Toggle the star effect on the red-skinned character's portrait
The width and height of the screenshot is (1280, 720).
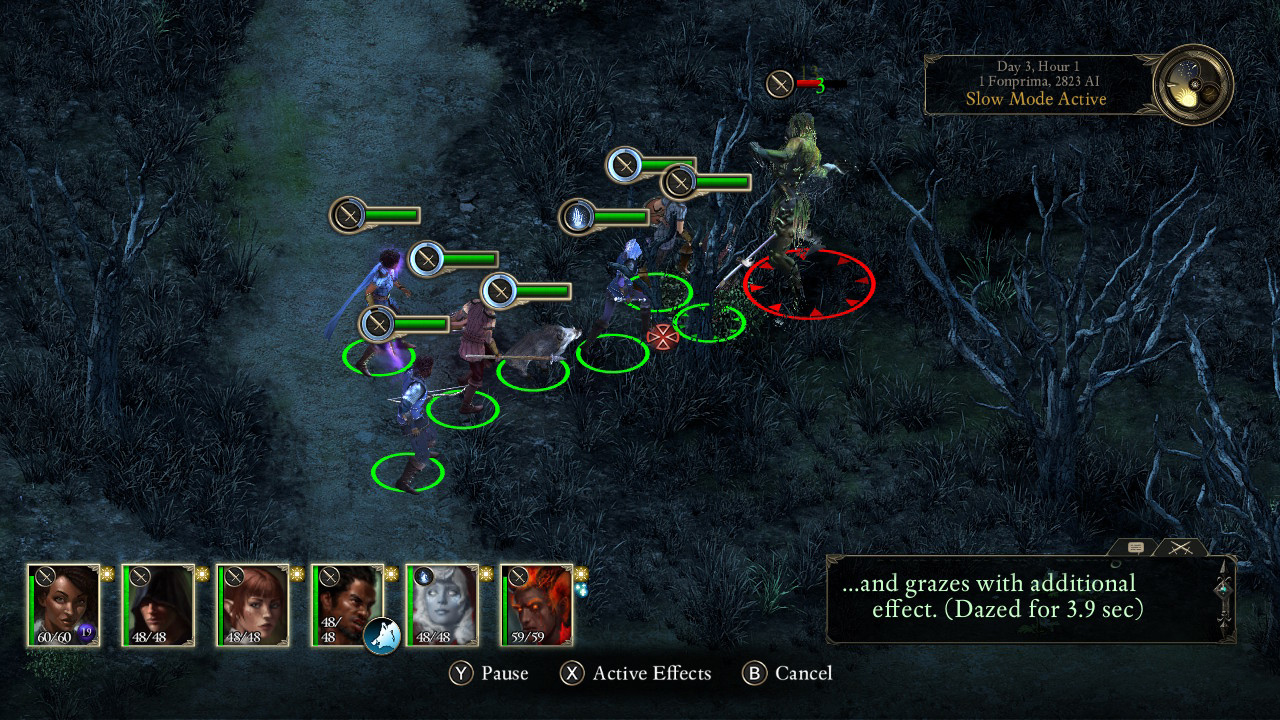tap(581, 572)
